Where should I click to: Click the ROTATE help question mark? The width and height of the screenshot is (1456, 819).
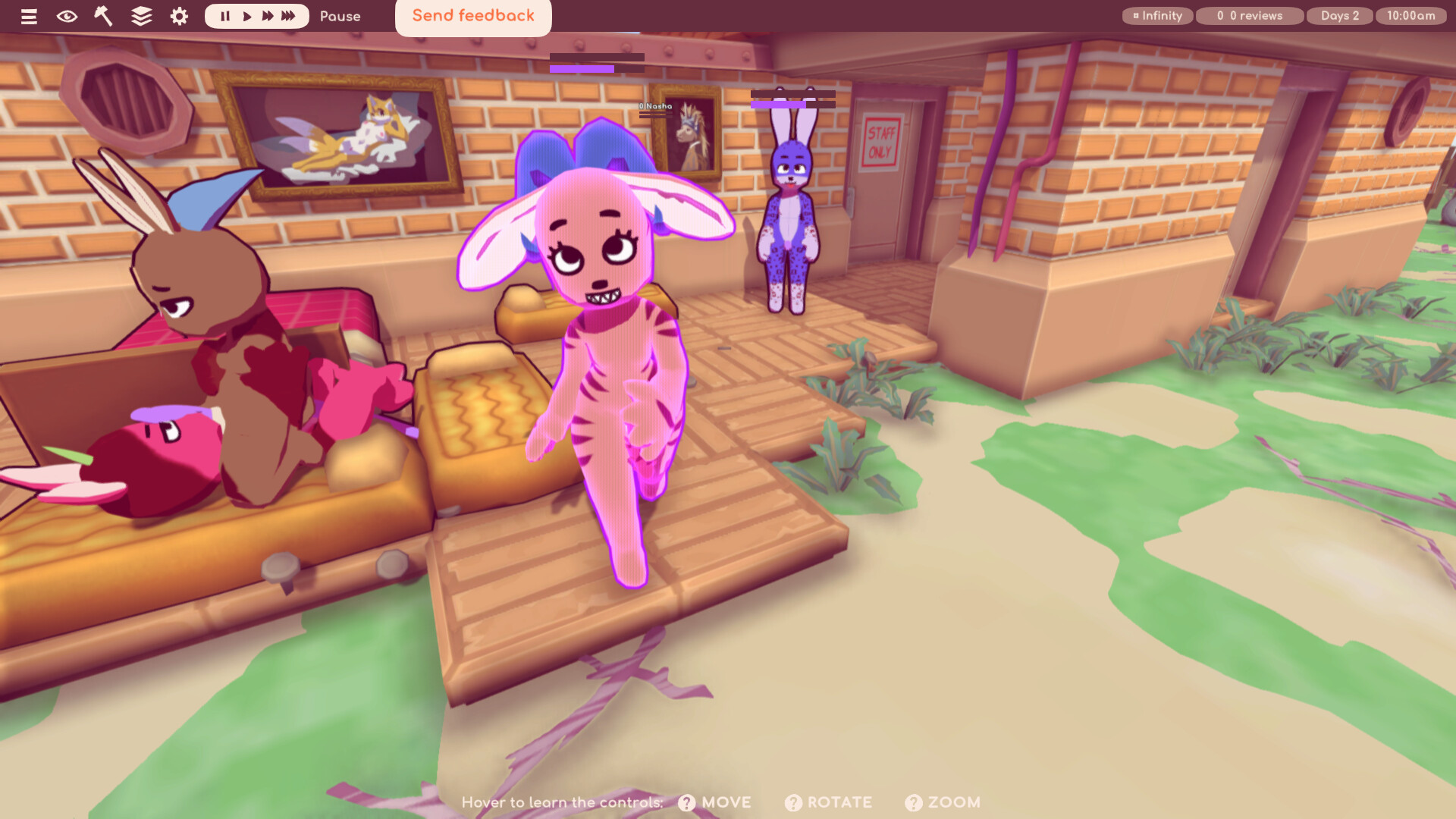pos(793,802)
